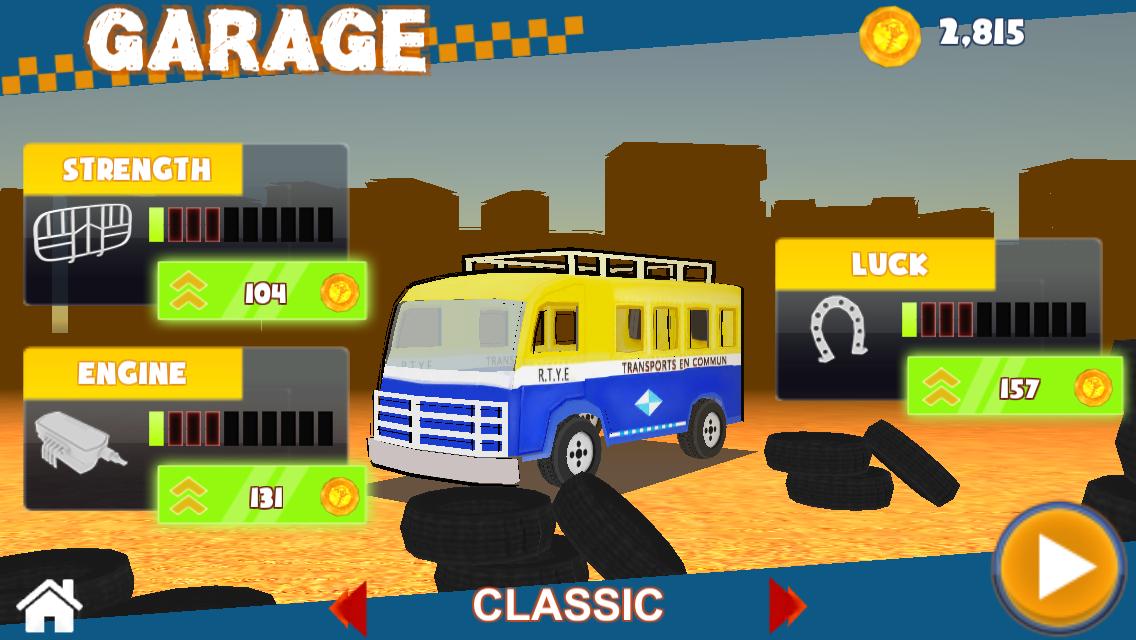The width and height of the screenshot is (1136, 640).
Task: Upgrade Strength for 104 coins
Action: (x=262, y=291)
